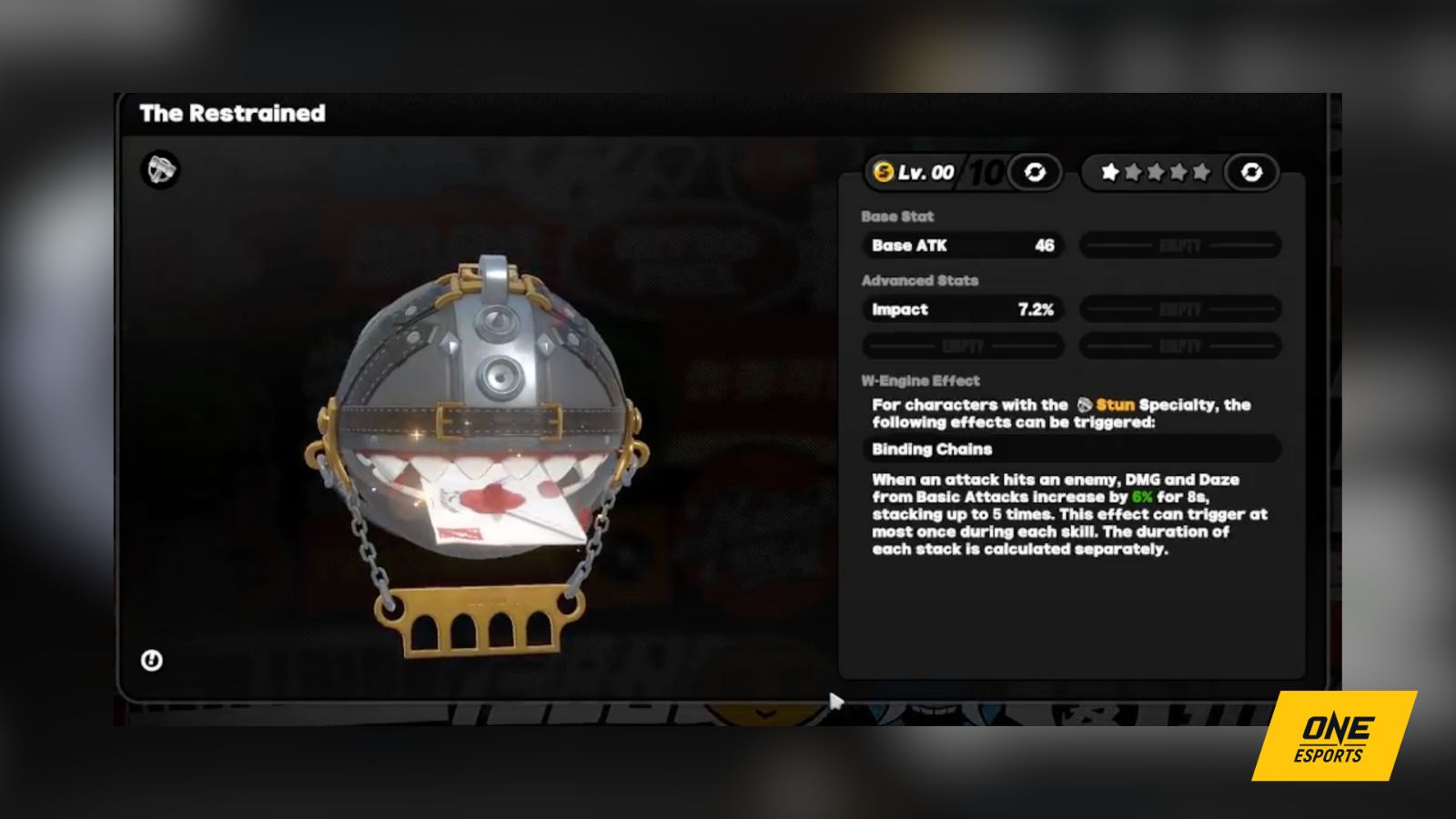This screenshot has width=1456, height=819.
Task: Select the fifth star of the rating bar
Action: click(x=1203, y=171)
